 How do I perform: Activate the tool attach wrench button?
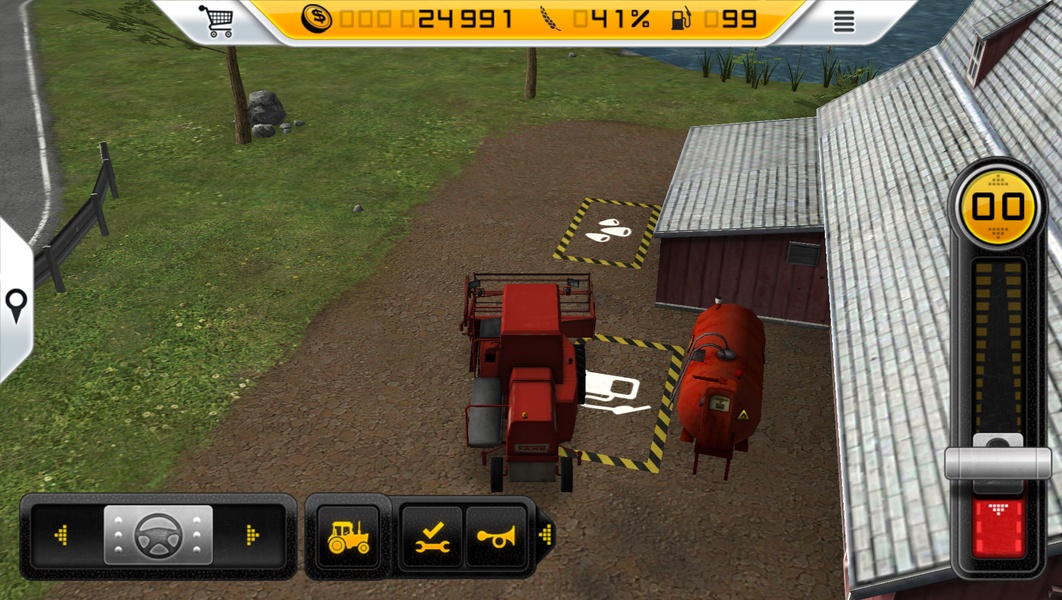point(432,537)
